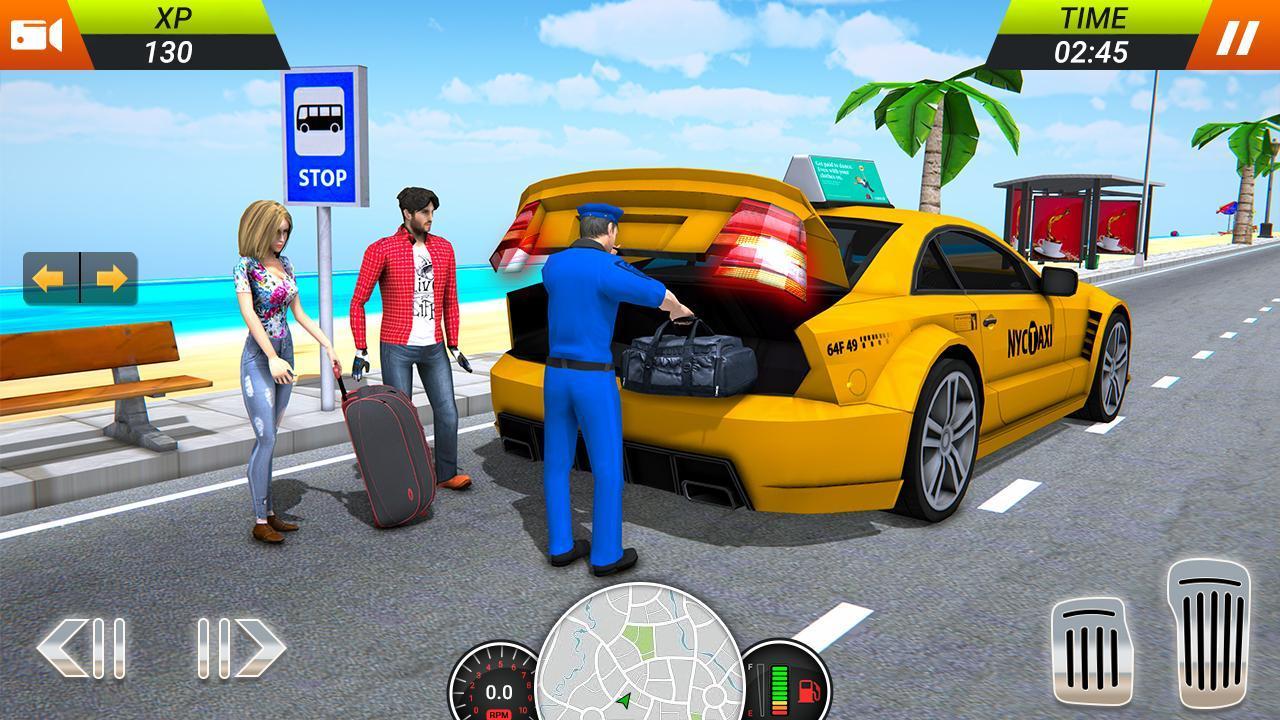This screenshot has width=1280, height=720.
Task: Click the rooftop advertisement board on the taxi
Action: pyautogui.click(x=845, y=180)
